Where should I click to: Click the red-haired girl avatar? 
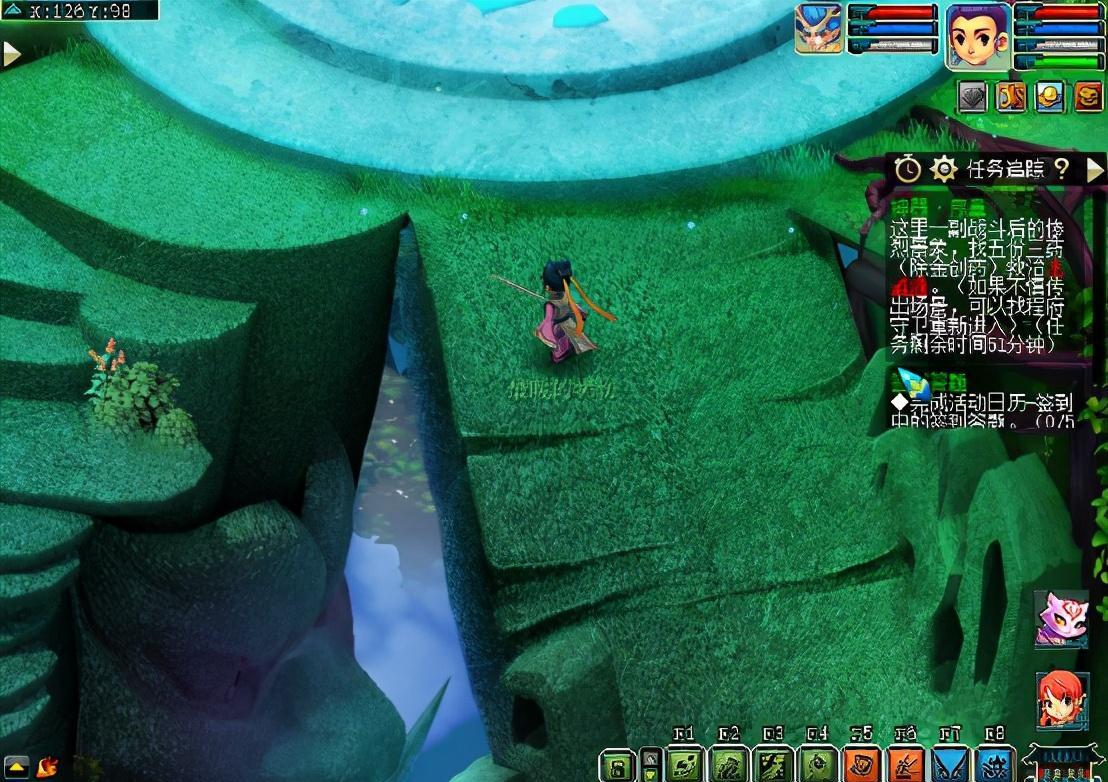tap(1061, 699)
